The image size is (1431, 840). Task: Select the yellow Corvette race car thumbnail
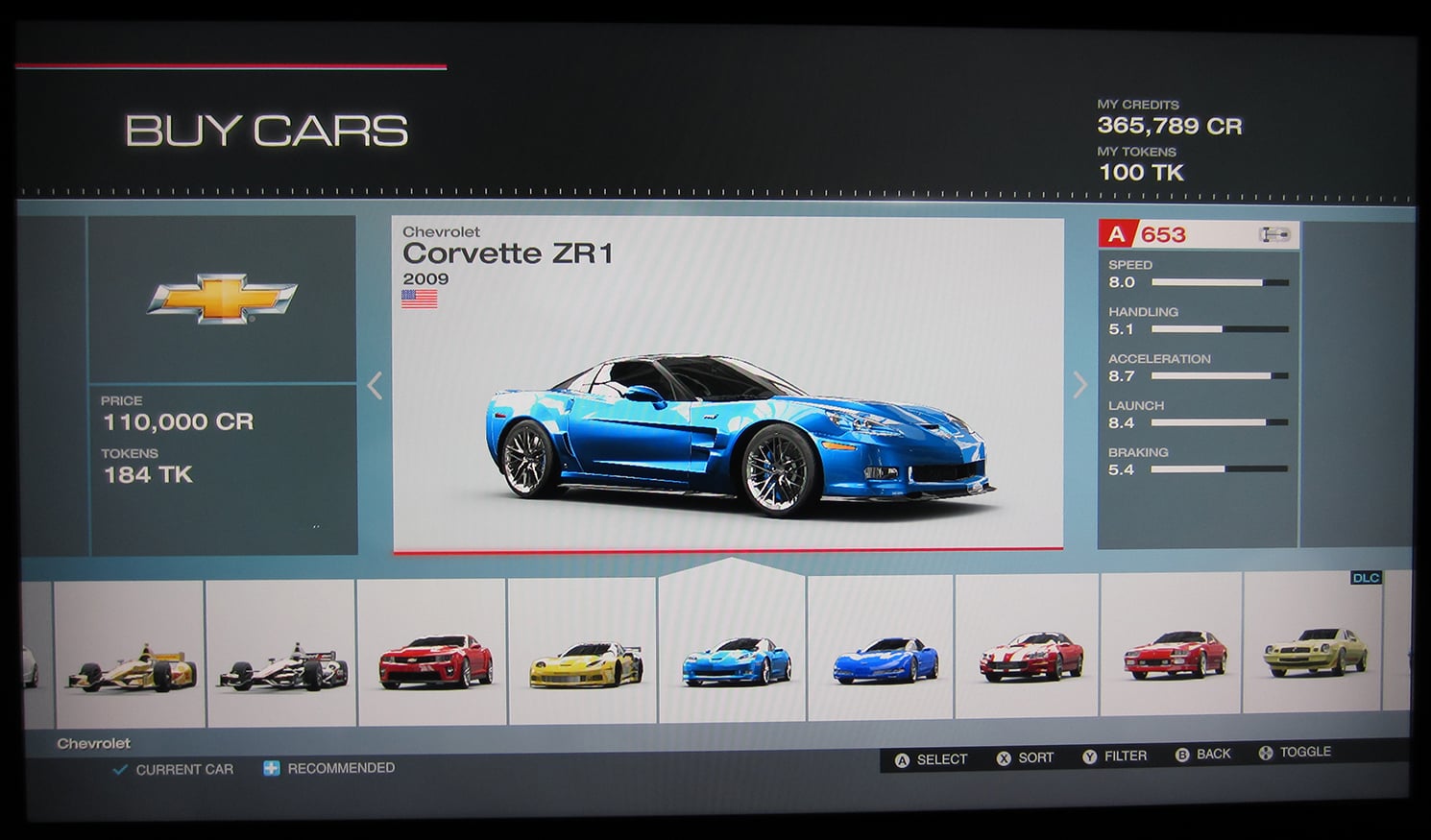pos(585,655)
